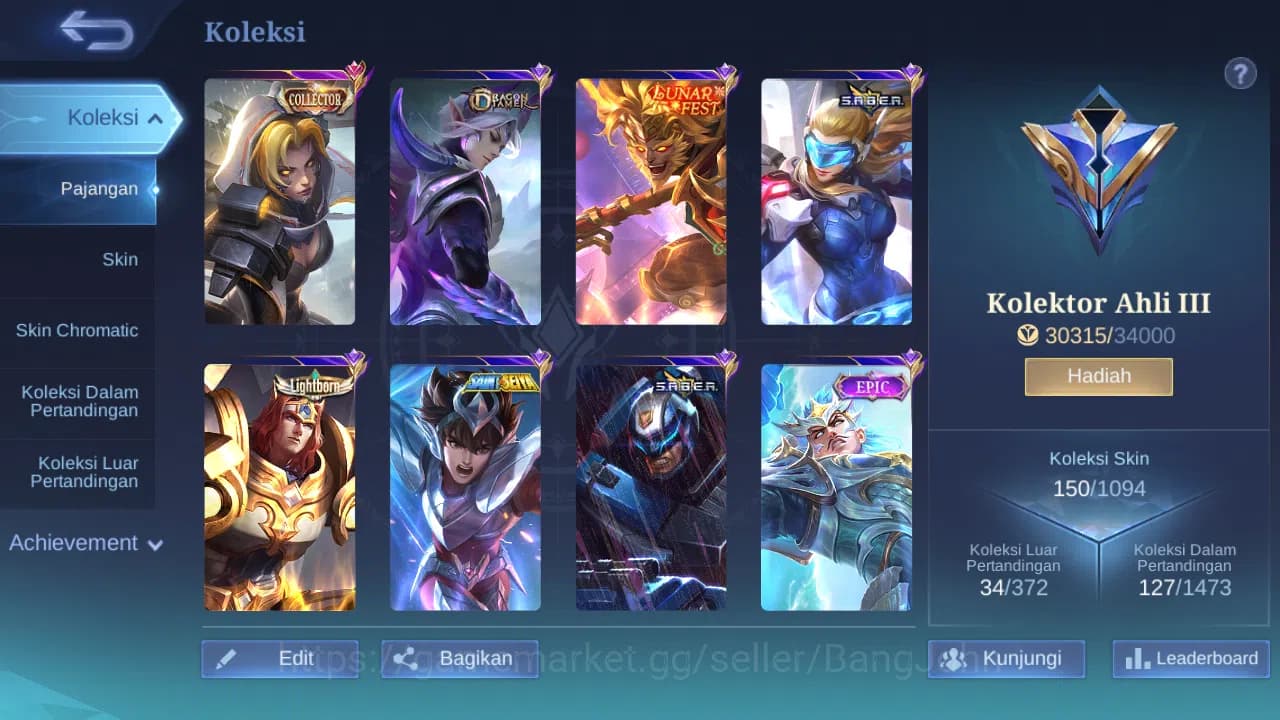Open the Skin Chromatic tab
1280x720 pixels.
coord(80,330)
